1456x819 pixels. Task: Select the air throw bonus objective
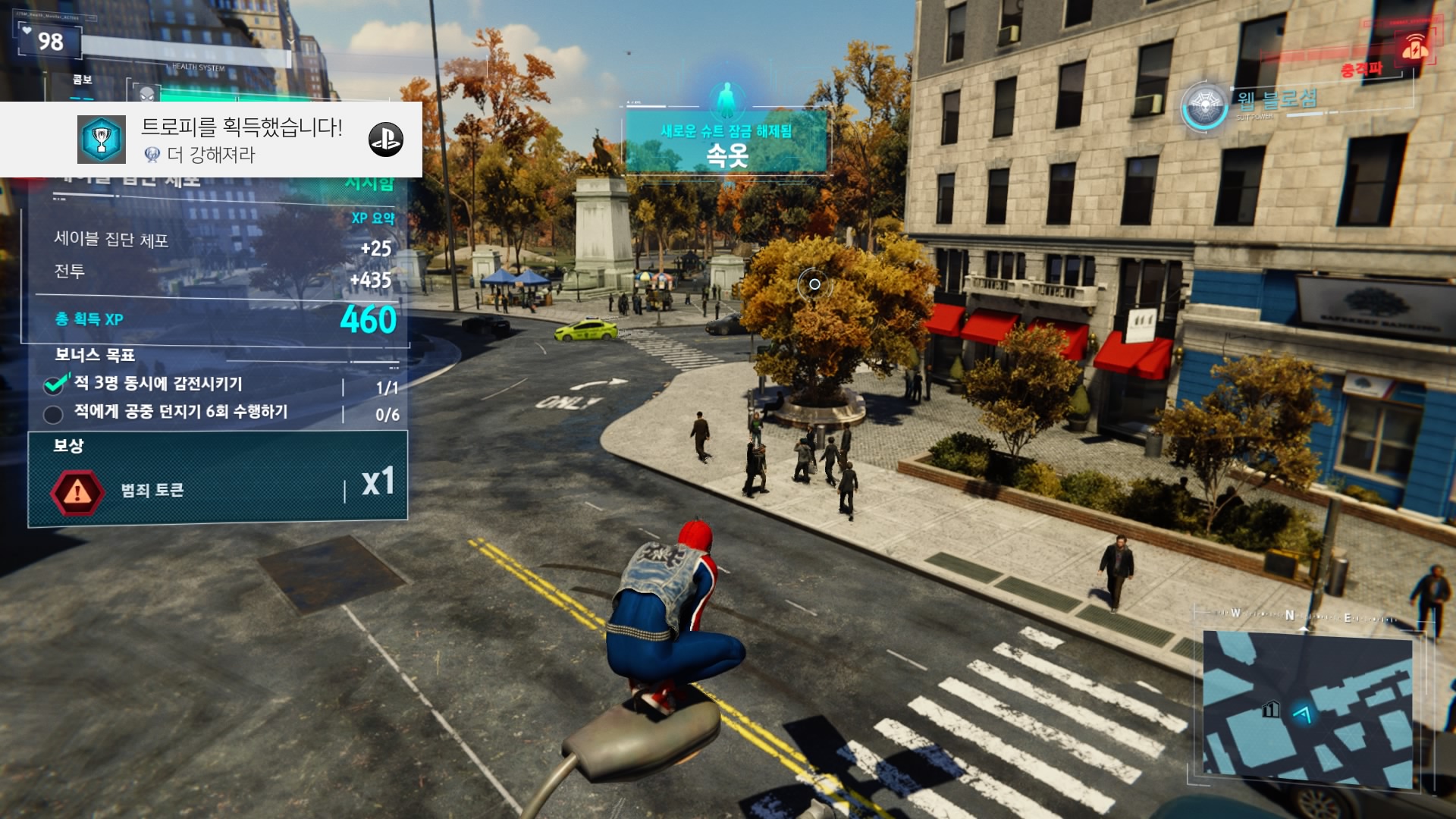click(180, 413)
